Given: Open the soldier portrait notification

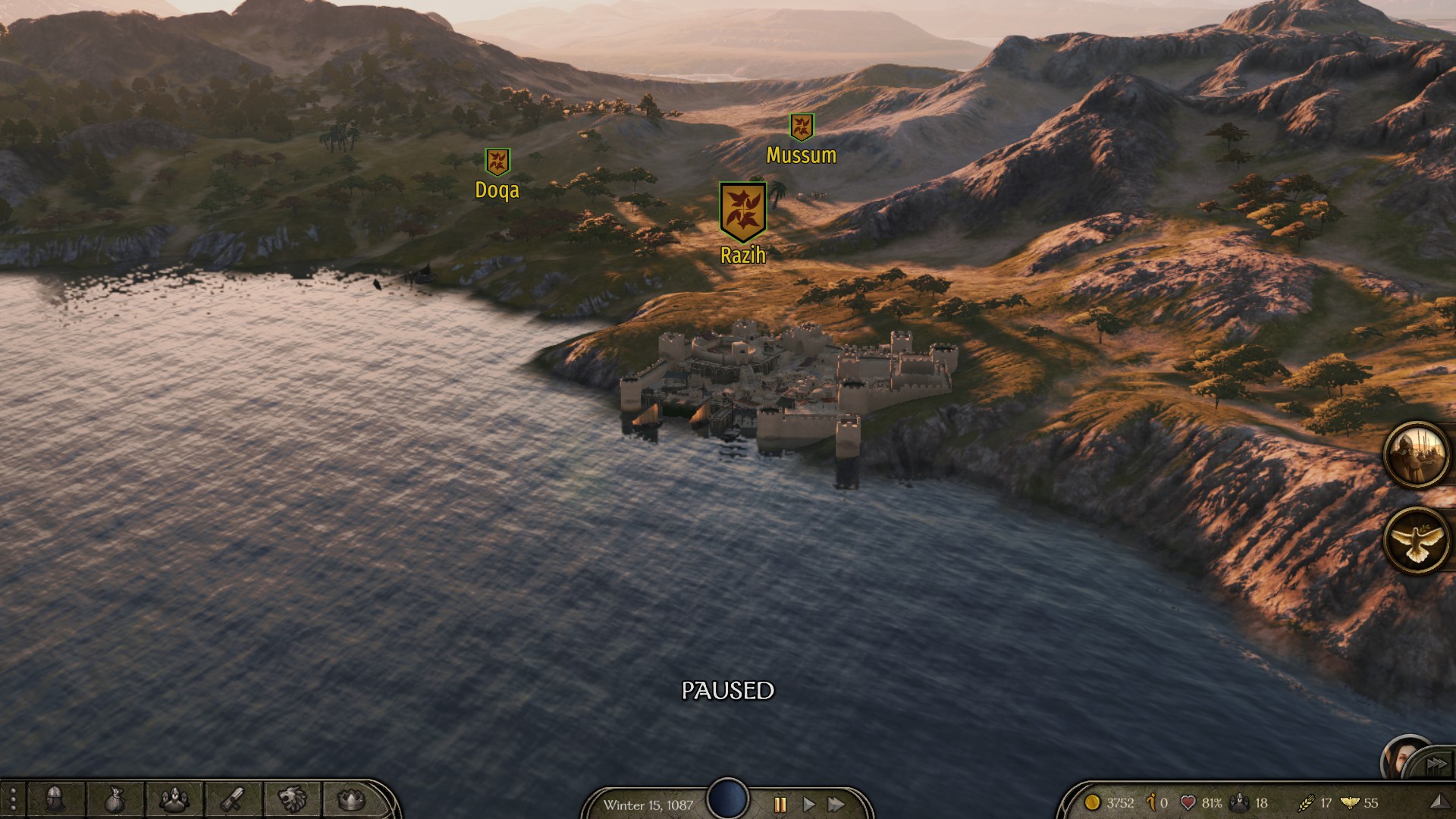Looking at the screenshot, I should click(1417, 454).
